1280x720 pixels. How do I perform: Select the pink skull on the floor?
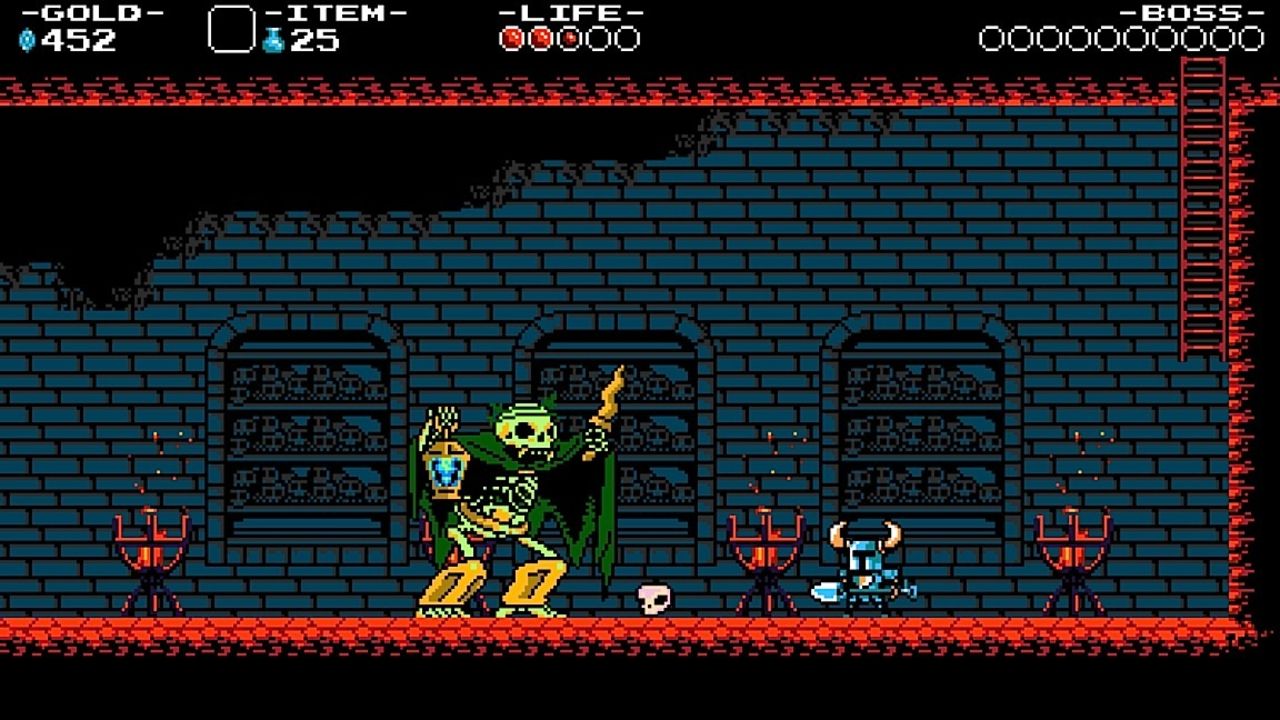coord(652,600)
